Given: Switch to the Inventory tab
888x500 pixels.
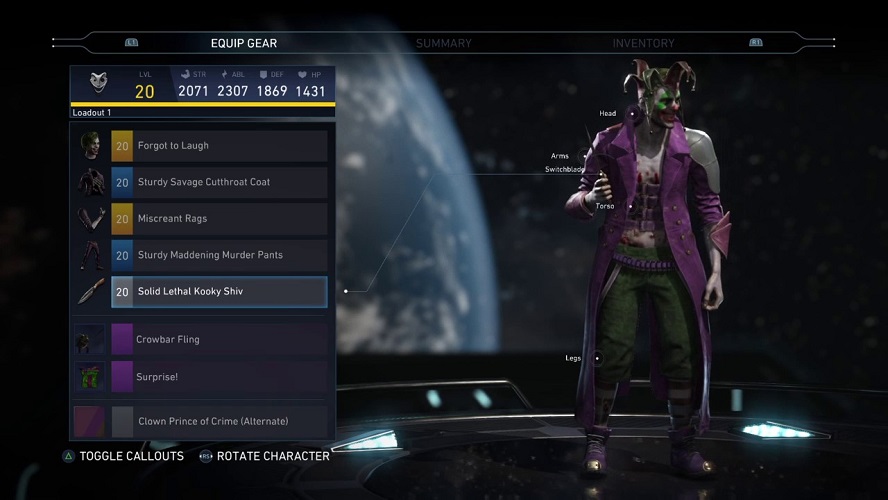Looking at the screenshot, I should click(x=643, y=43).
